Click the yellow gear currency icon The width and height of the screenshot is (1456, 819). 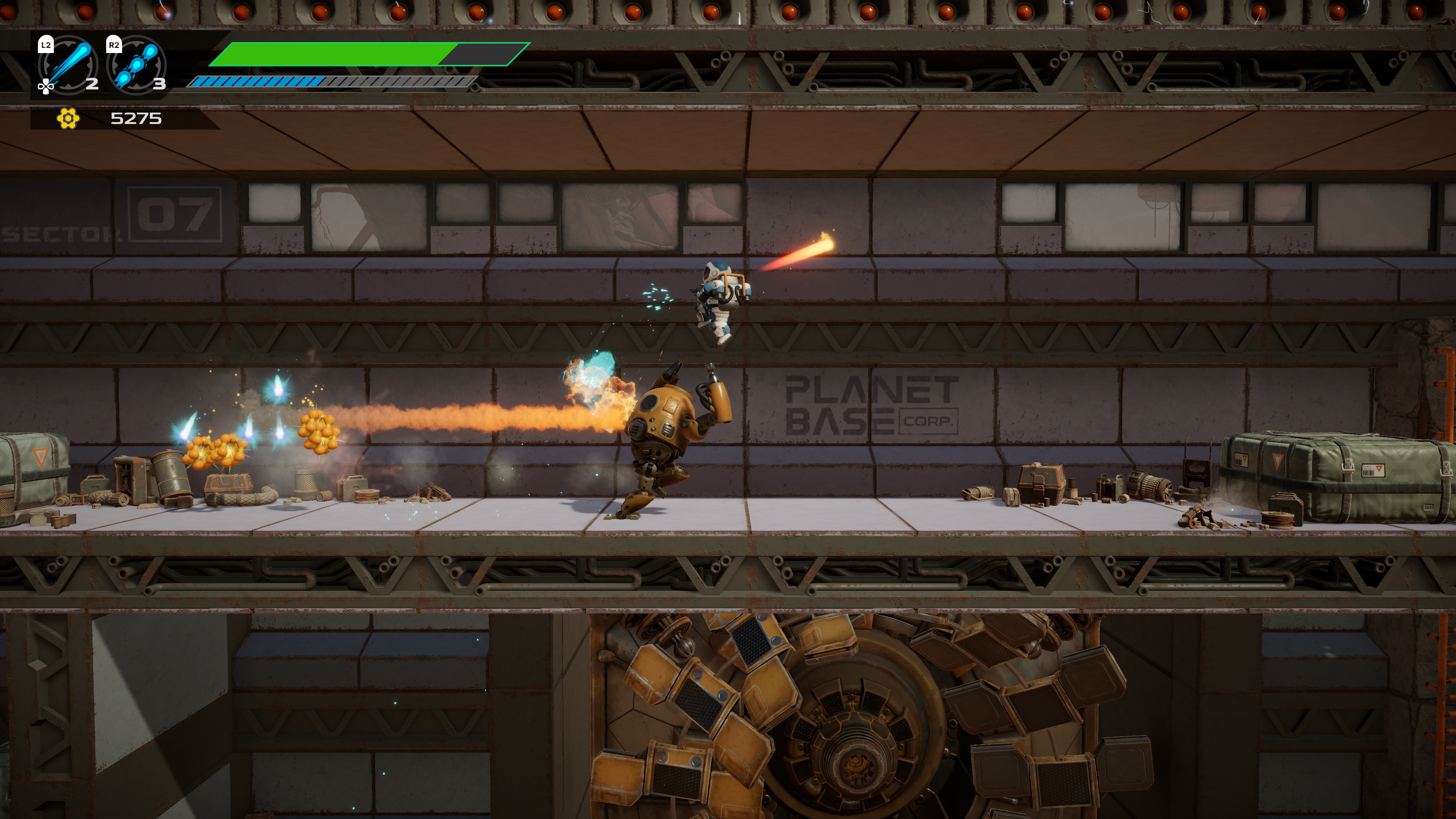[x=68, y=118]
